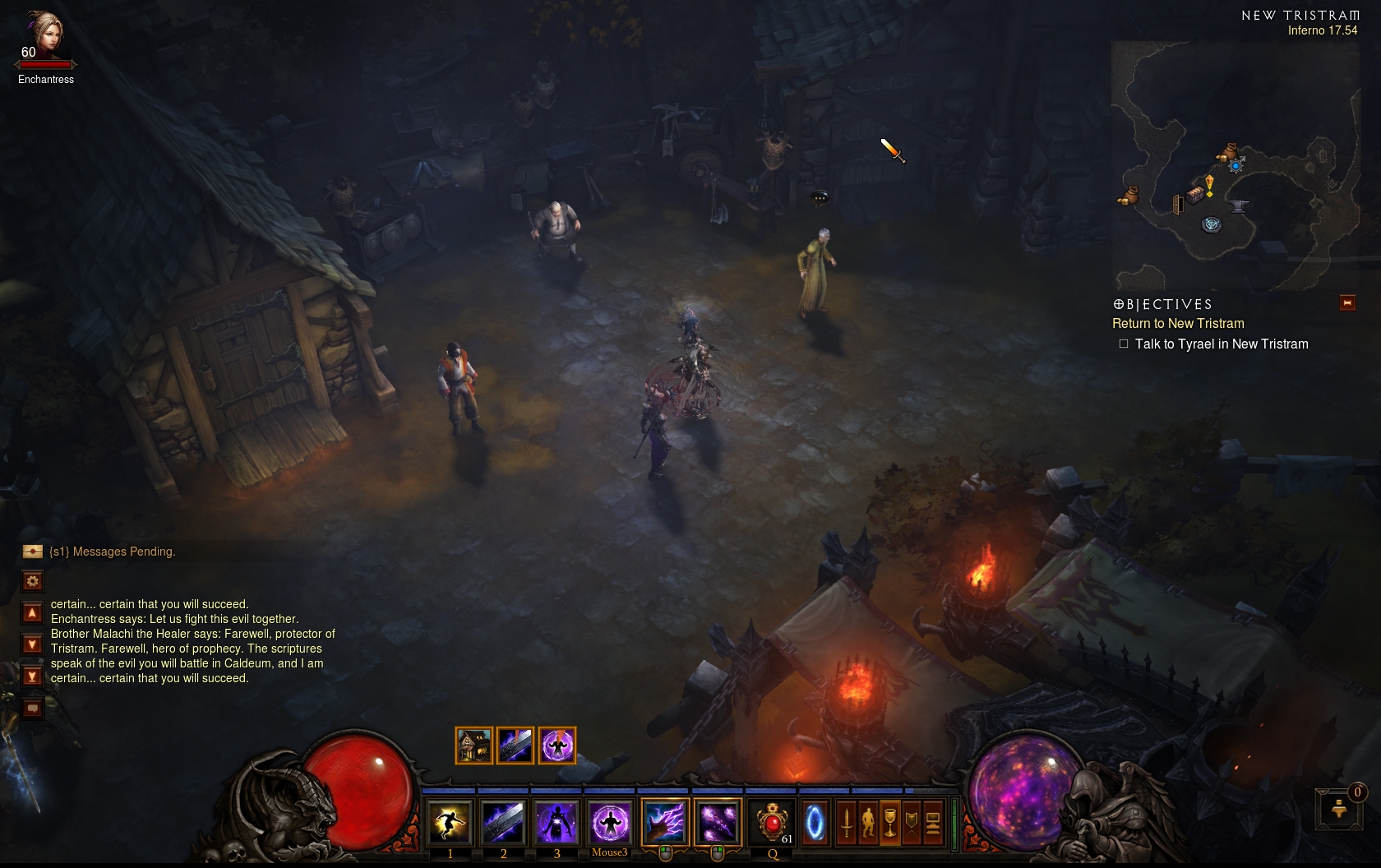Open the goblet achievements button

(x=889, y=822)
